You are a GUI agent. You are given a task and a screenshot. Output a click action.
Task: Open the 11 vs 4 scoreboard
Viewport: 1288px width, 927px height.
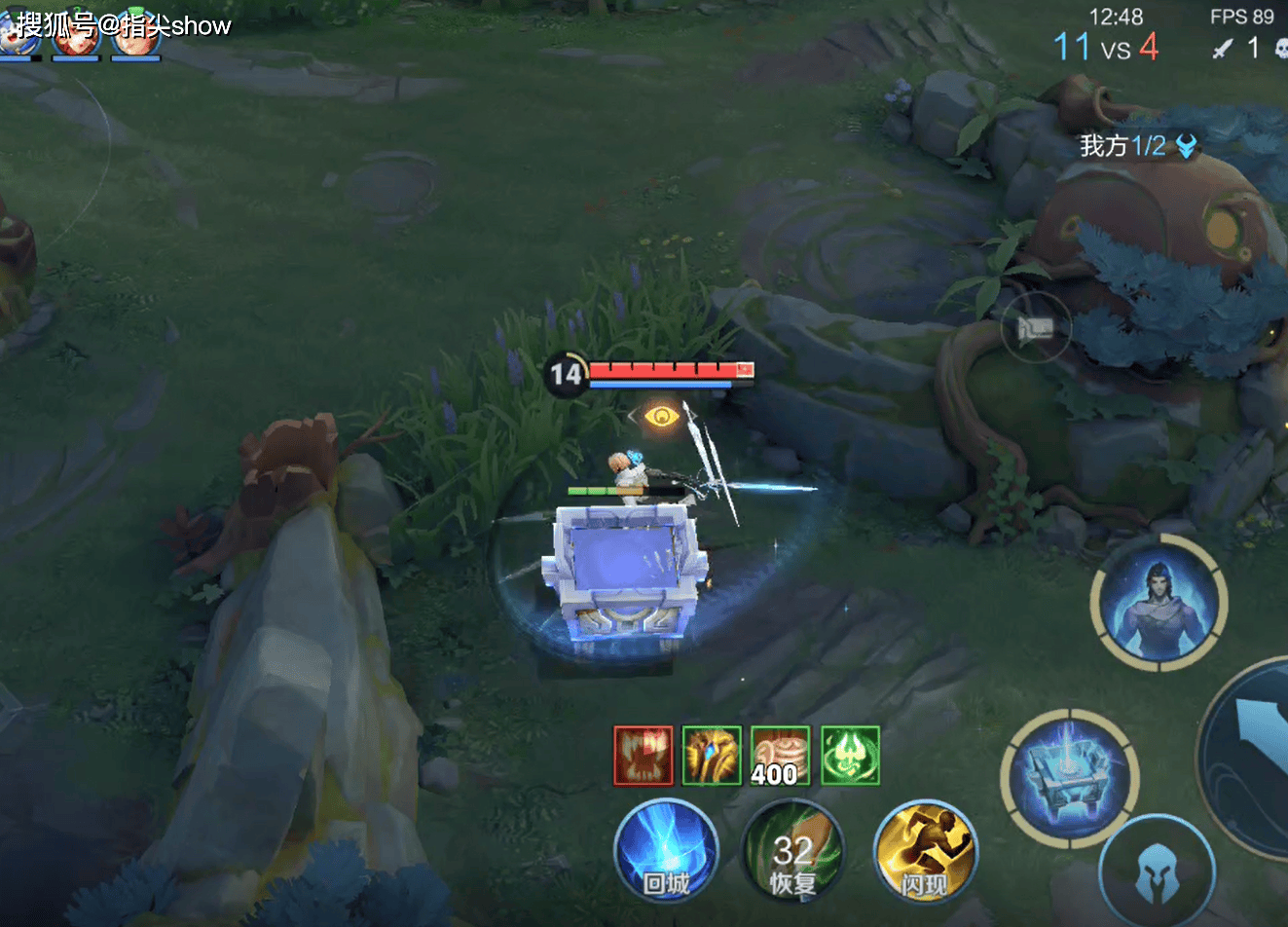tap(1106, 47)
